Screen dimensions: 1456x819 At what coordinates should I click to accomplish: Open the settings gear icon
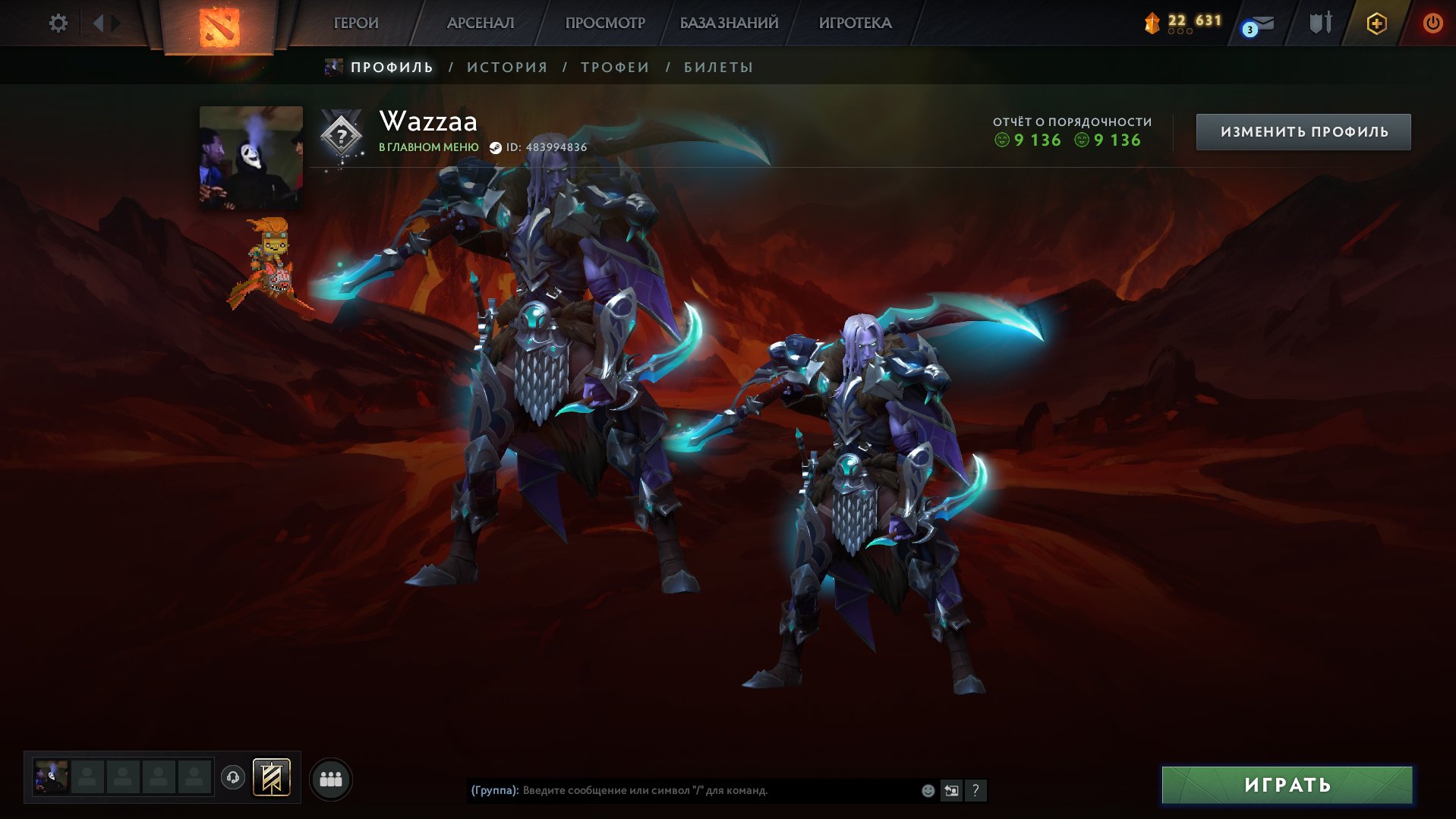(x=57, y=23)
